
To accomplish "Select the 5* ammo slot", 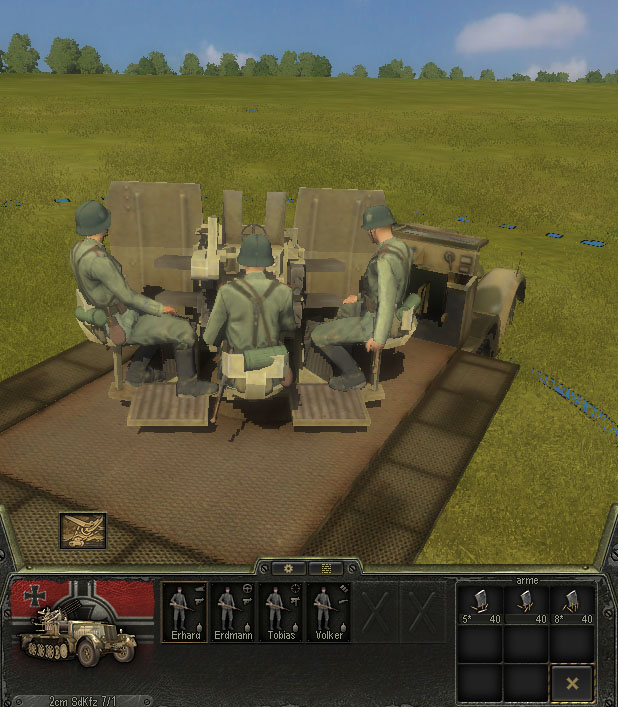I will click(x=479, y=604).
